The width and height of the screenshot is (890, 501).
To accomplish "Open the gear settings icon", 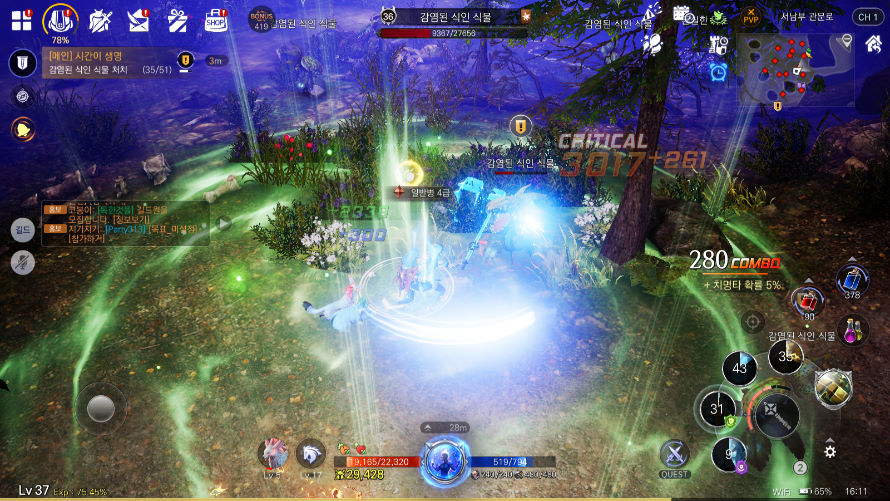I will (830, 451).
